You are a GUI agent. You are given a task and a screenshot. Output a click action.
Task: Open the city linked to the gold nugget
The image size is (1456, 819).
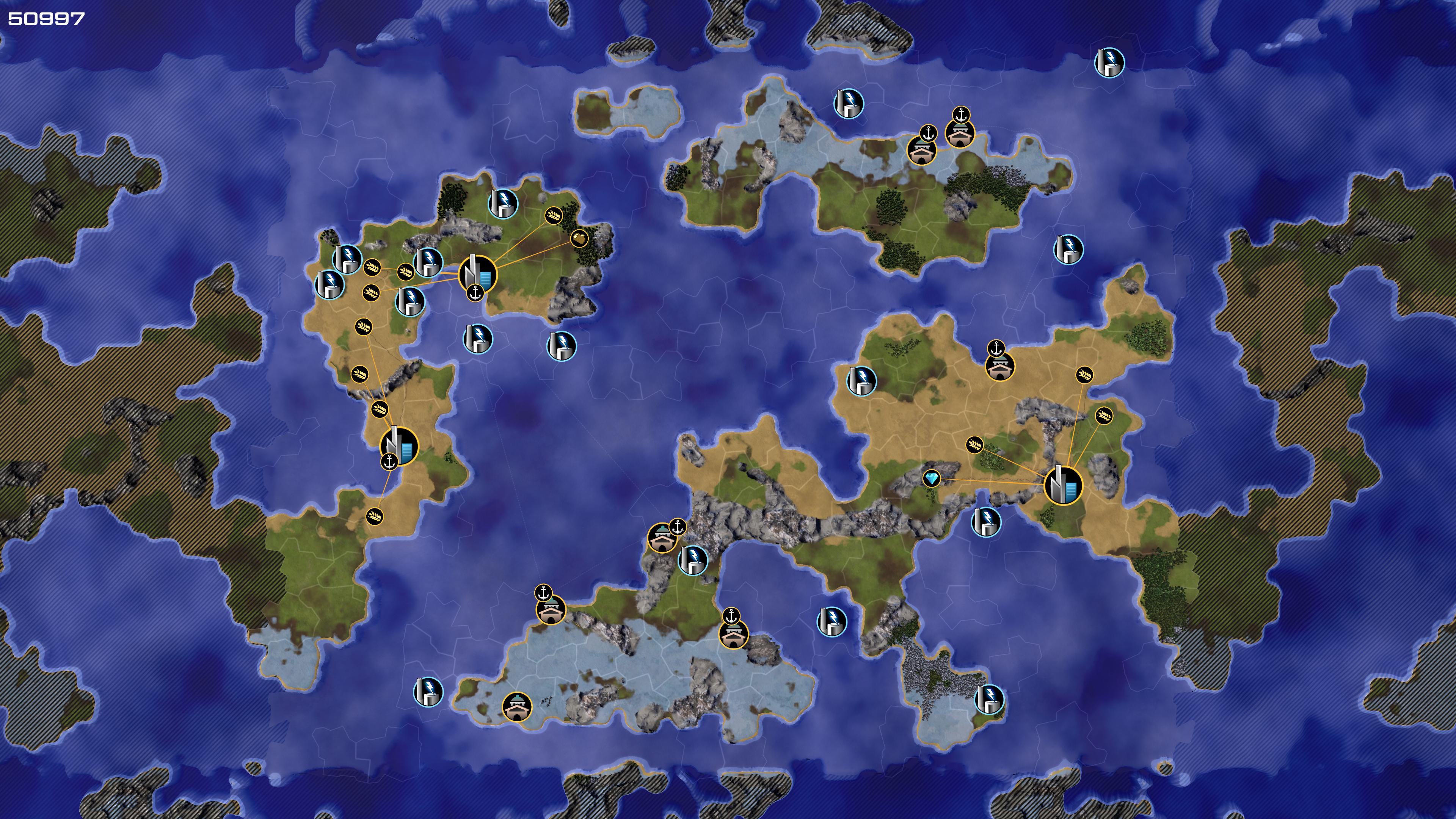[477, 273]
